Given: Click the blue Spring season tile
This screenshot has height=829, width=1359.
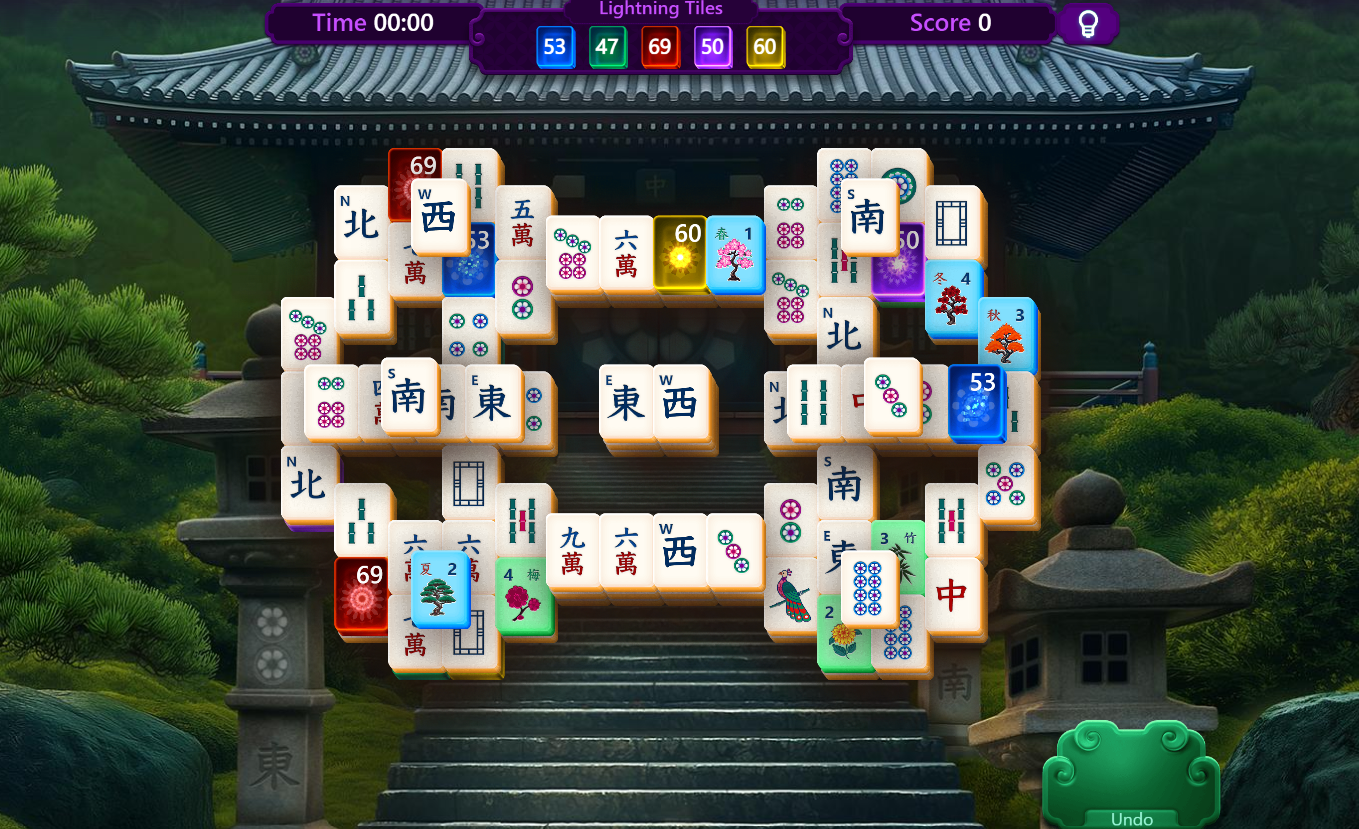Looking at the screenshot, I should tap(735, 255).
